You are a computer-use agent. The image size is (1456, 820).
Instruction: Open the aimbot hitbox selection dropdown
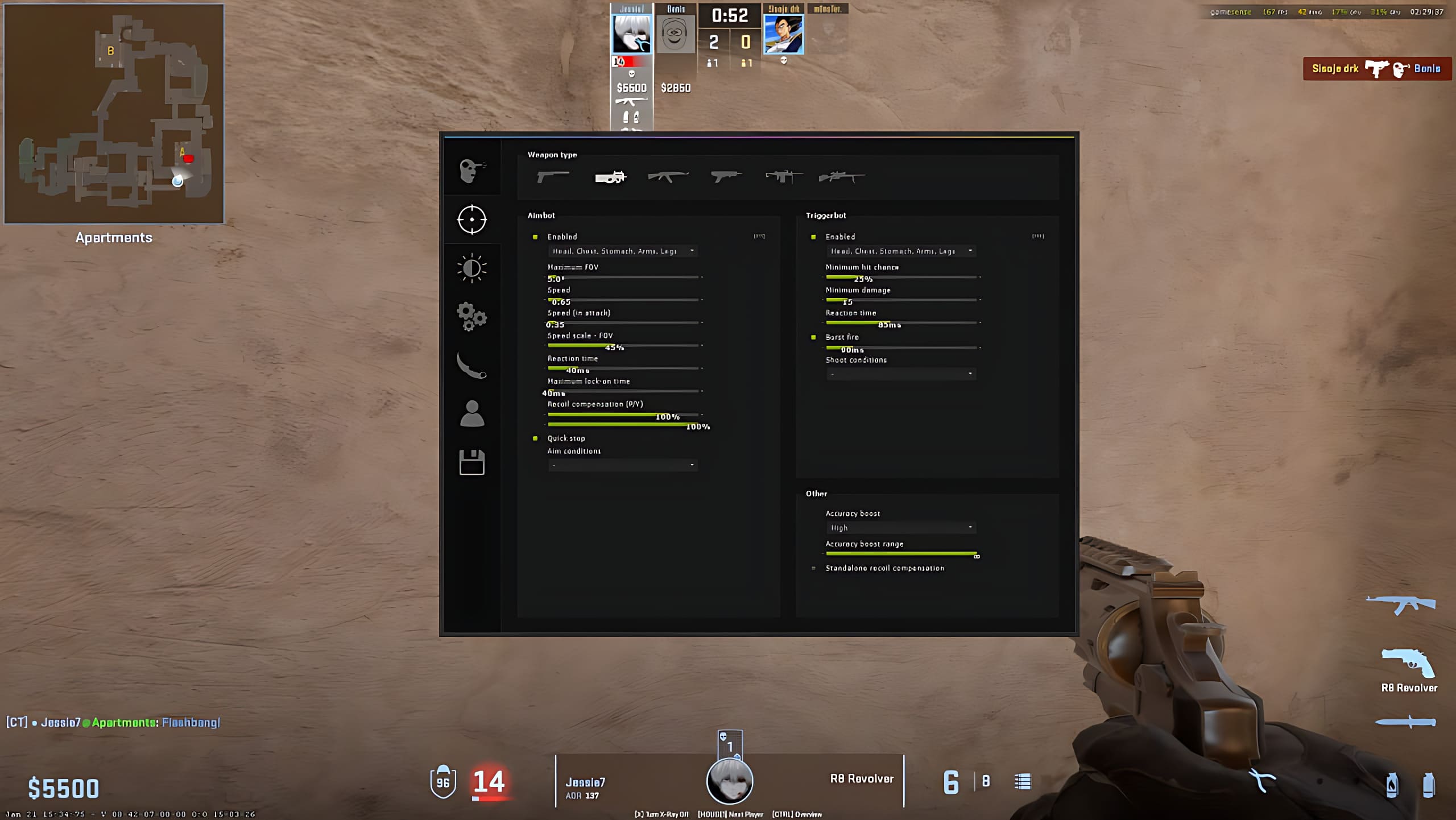(622, 251)
